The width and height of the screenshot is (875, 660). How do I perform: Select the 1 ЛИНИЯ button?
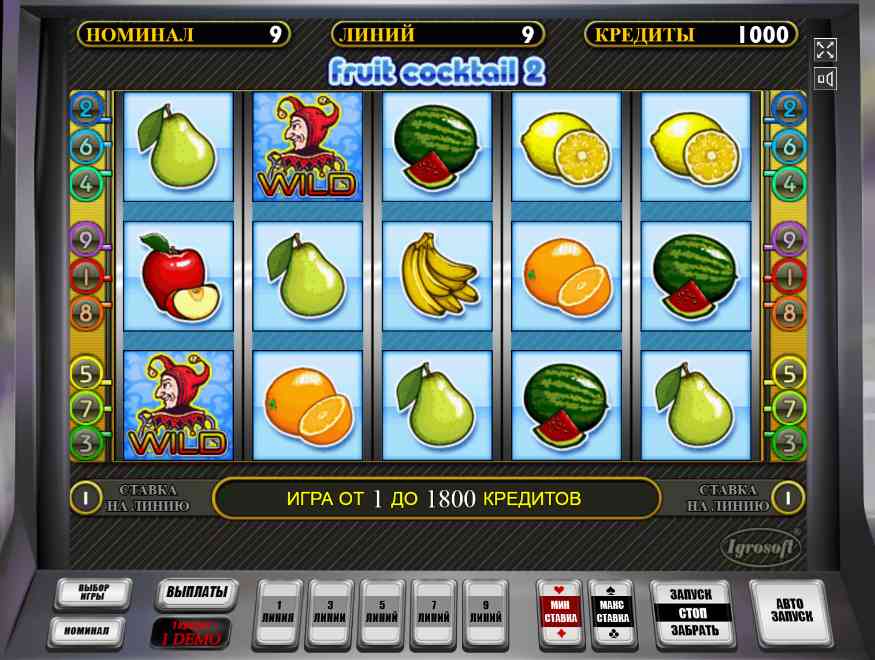(x=280, y=611)
